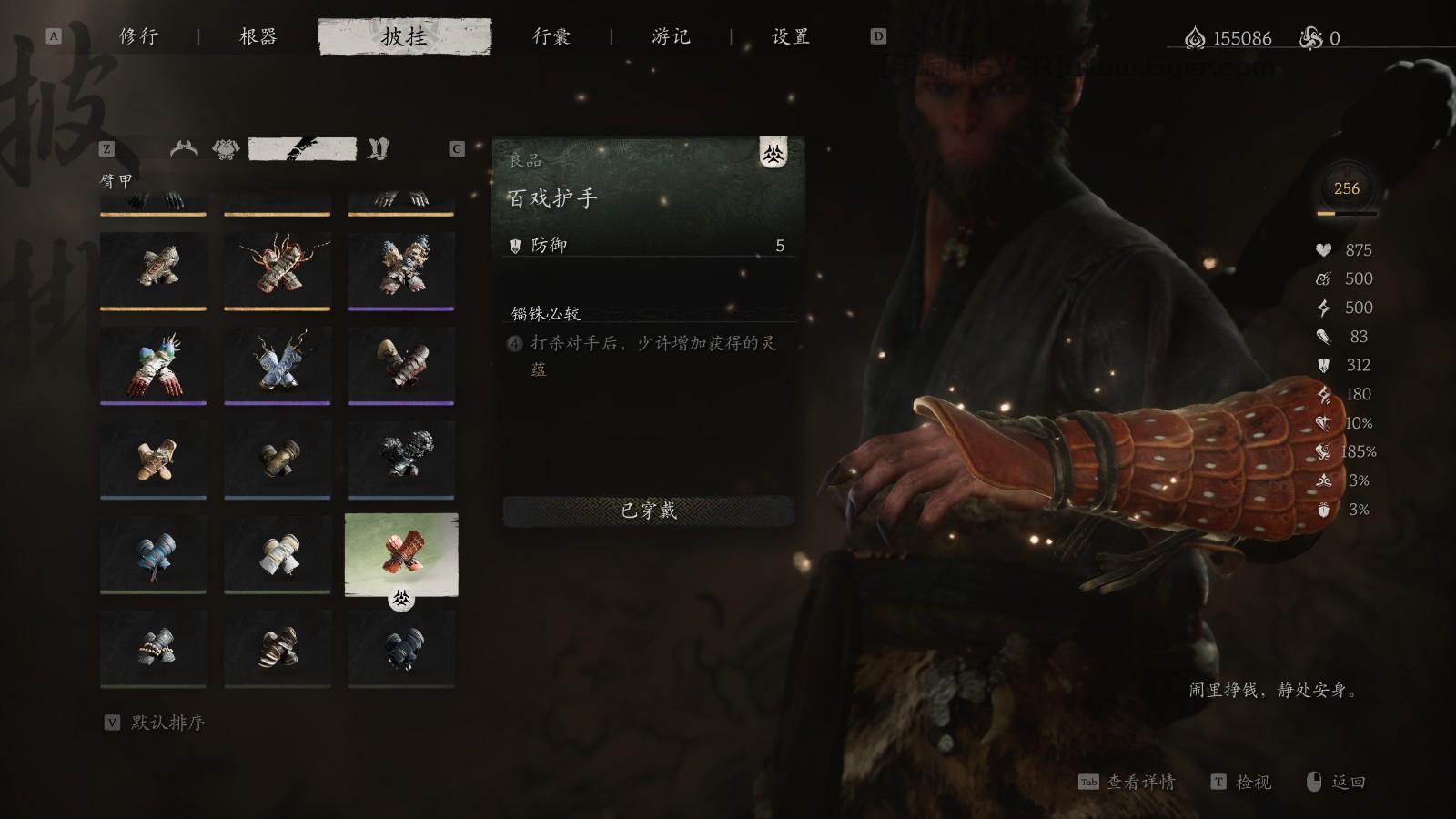Switch to the 游记 tab

(x=671, y=38)
